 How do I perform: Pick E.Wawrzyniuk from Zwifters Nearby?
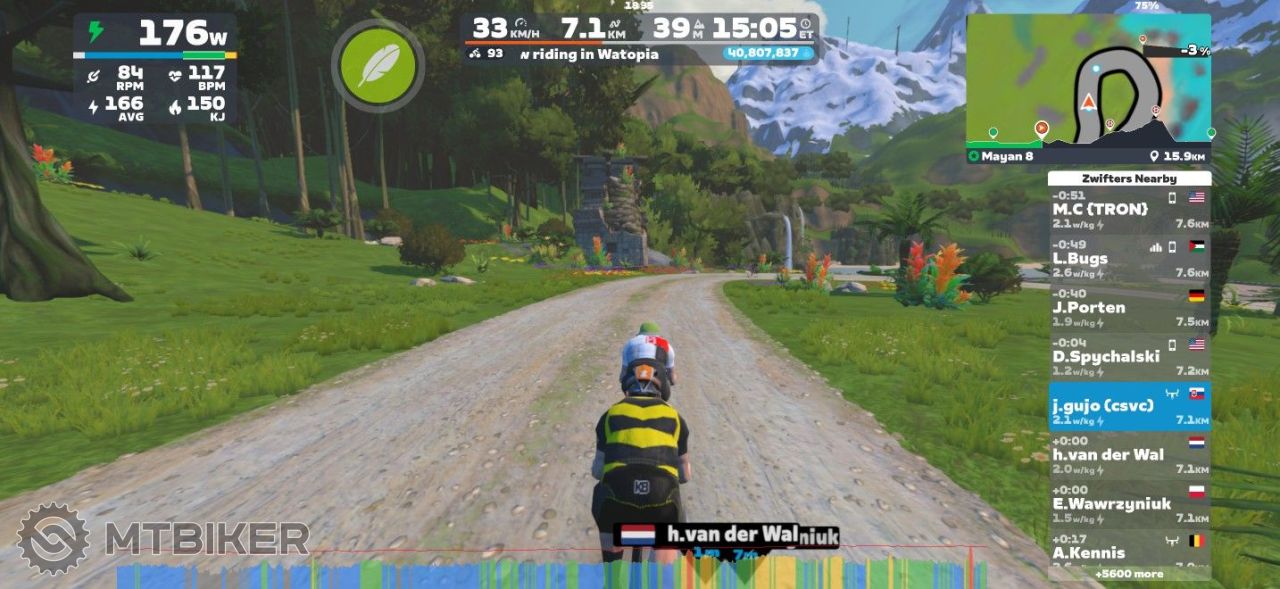[1129, 504]
